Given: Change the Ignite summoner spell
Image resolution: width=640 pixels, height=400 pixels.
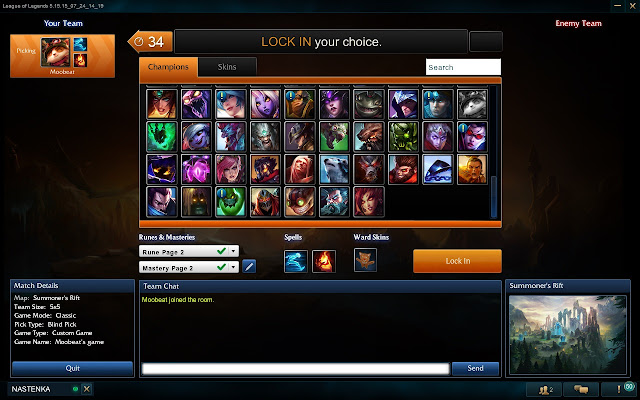Looking at the screenshot, I should 323,261.
